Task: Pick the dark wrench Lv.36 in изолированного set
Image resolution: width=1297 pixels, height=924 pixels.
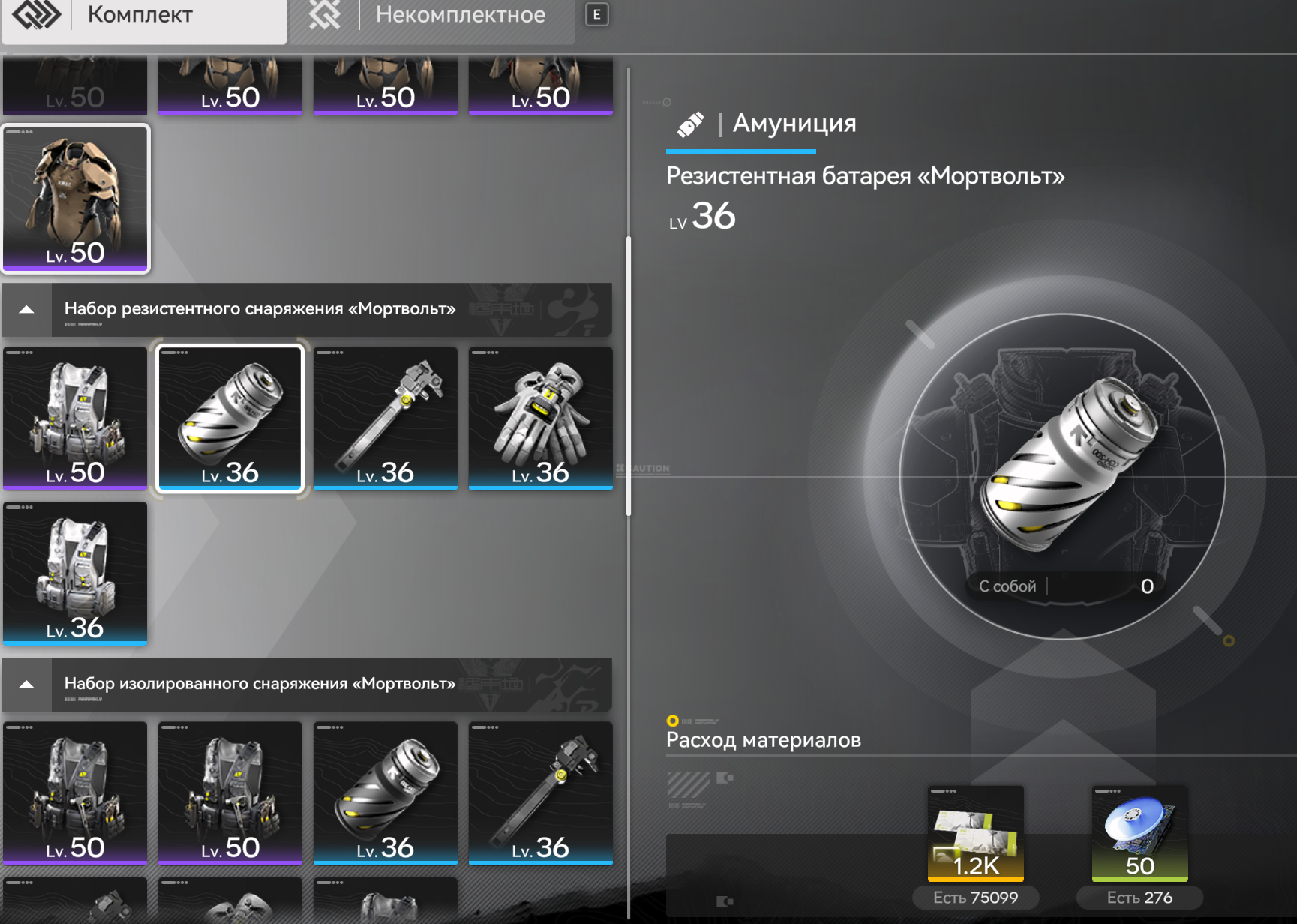Action: point(540,793)
